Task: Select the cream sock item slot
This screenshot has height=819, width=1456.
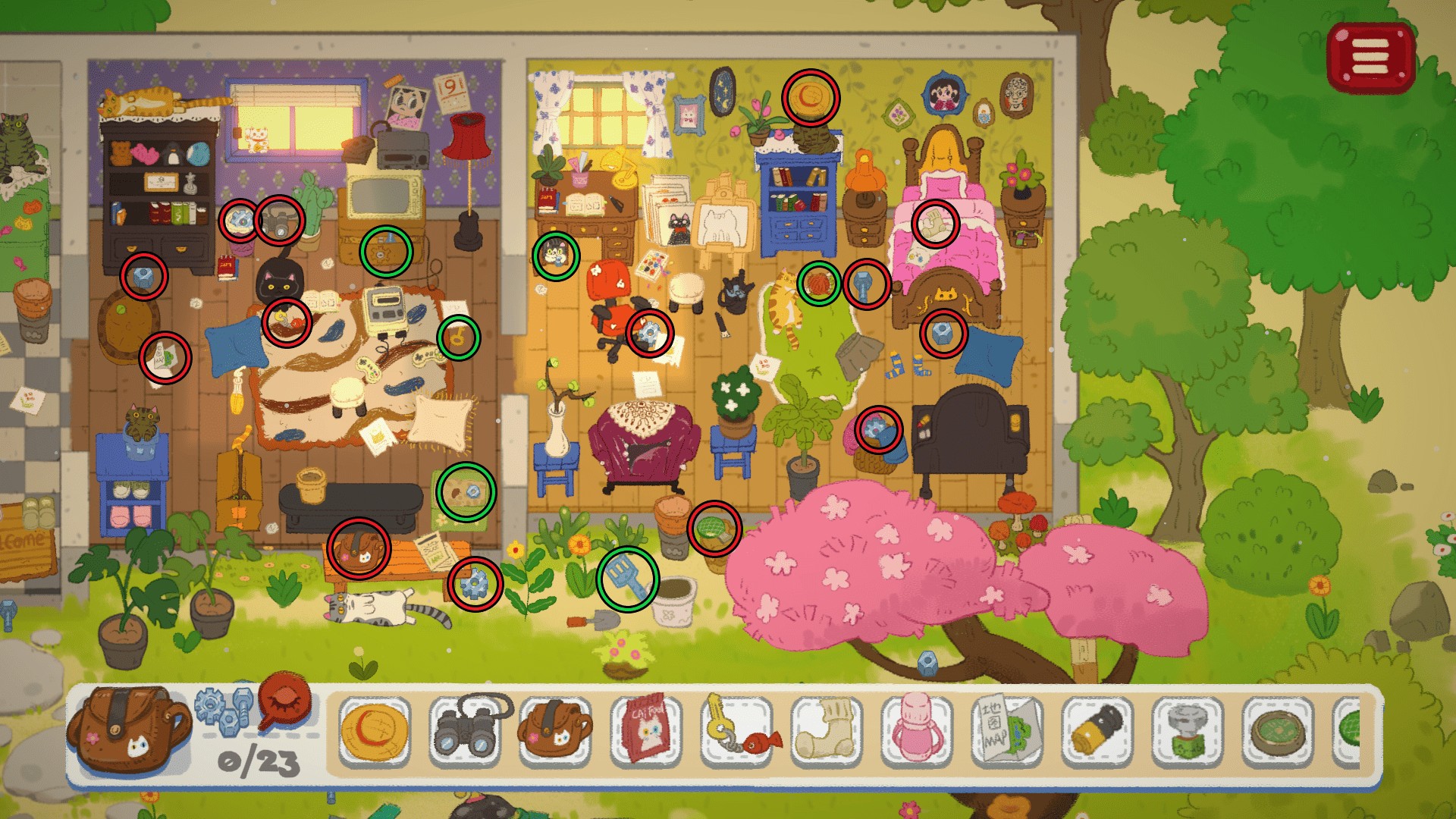Action: (827, 732)
